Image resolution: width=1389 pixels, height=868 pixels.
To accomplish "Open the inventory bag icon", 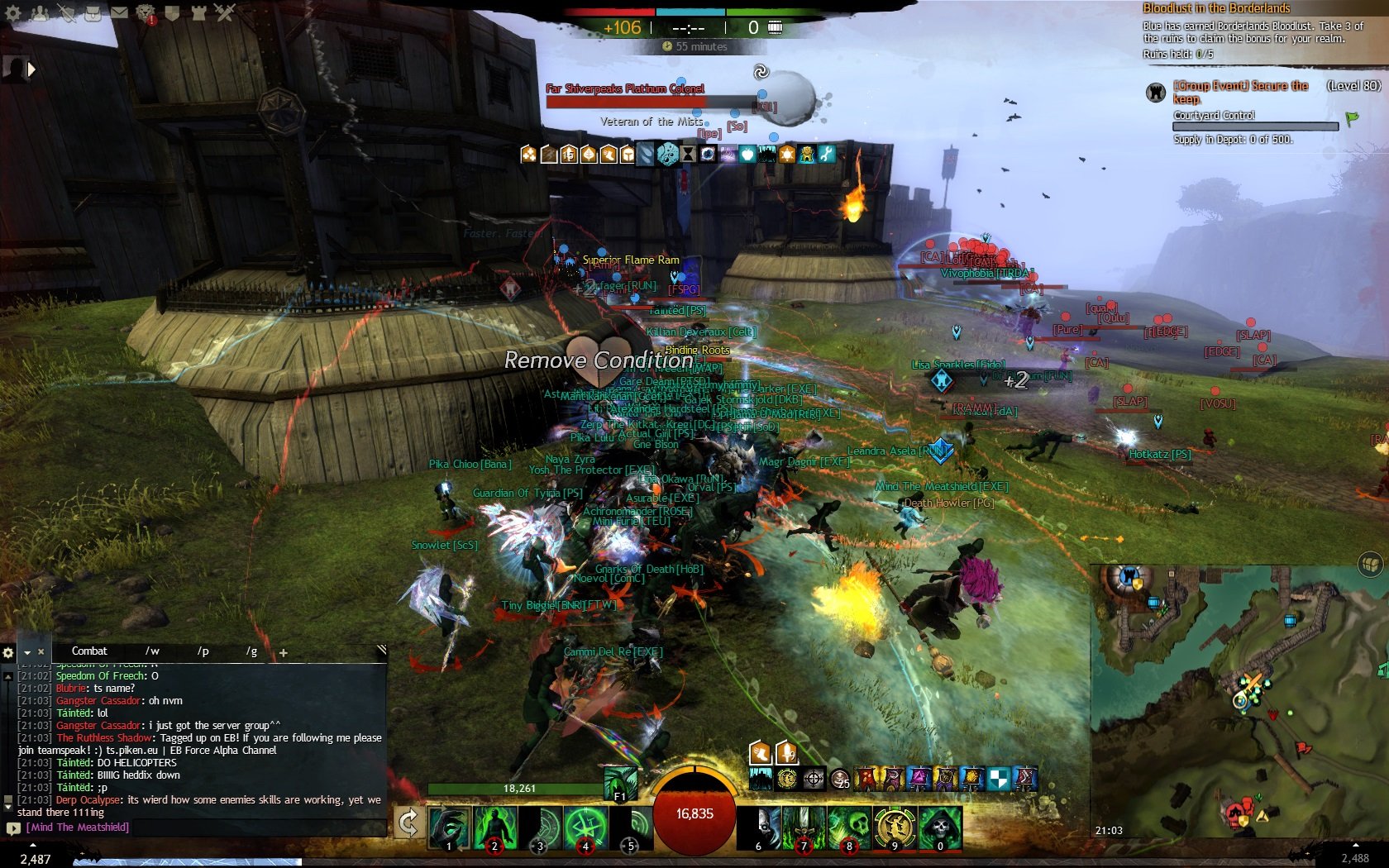I will coord(93,12).
